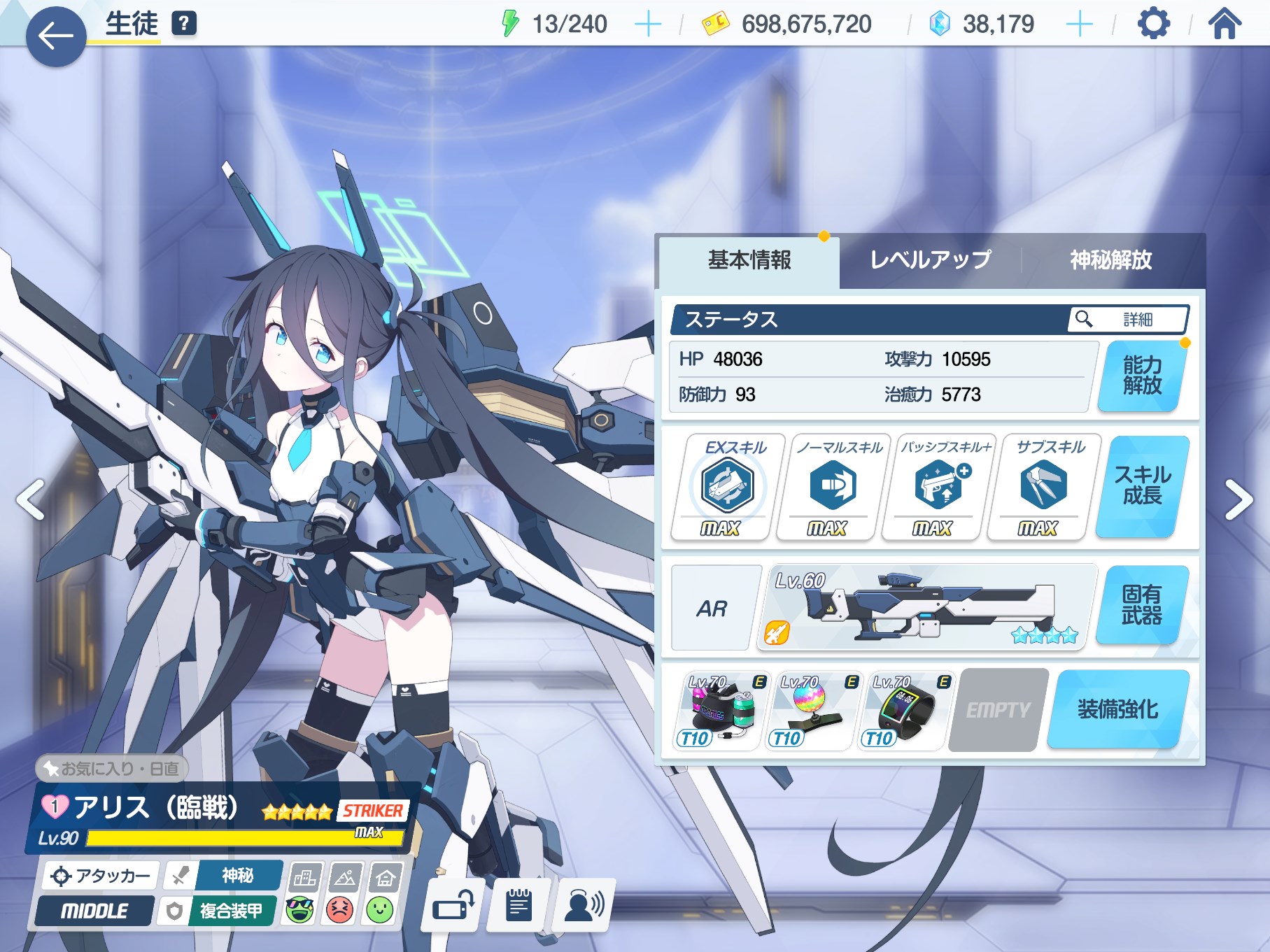Open the question mark help button
This screenshot has height=952, width=1270.
click(184, 24)
